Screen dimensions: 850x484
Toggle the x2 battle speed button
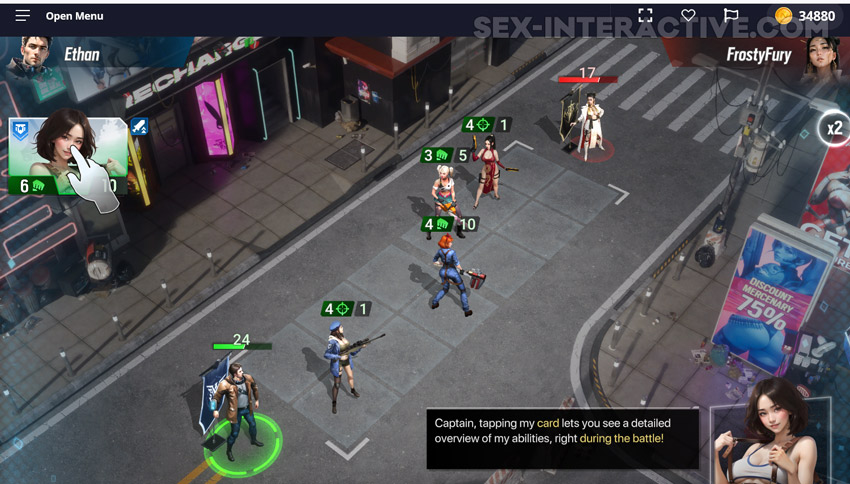[832, 128]
